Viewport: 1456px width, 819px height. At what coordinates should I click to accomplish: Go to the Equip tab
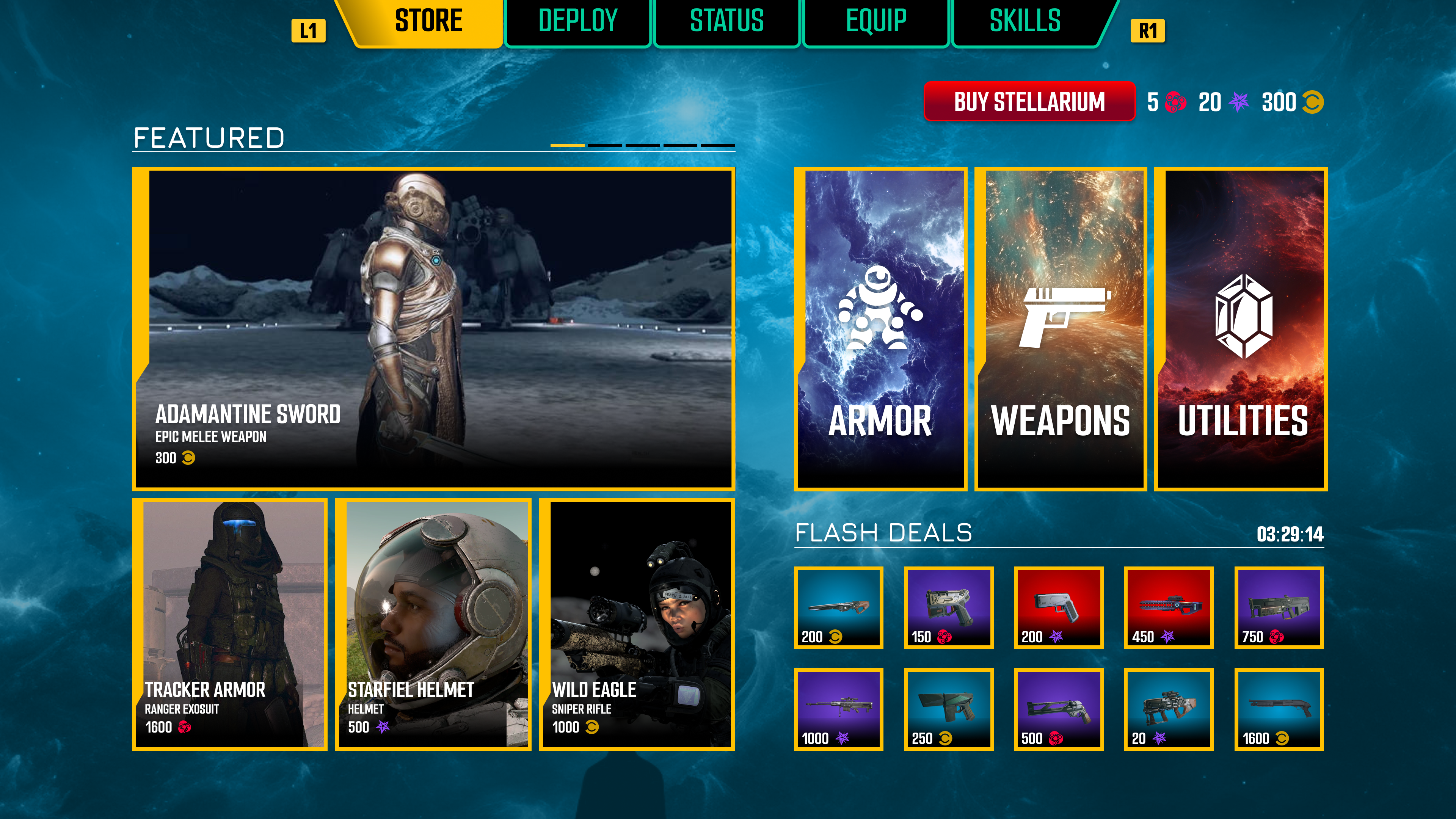pyautogui.click(x=875, y=22)
